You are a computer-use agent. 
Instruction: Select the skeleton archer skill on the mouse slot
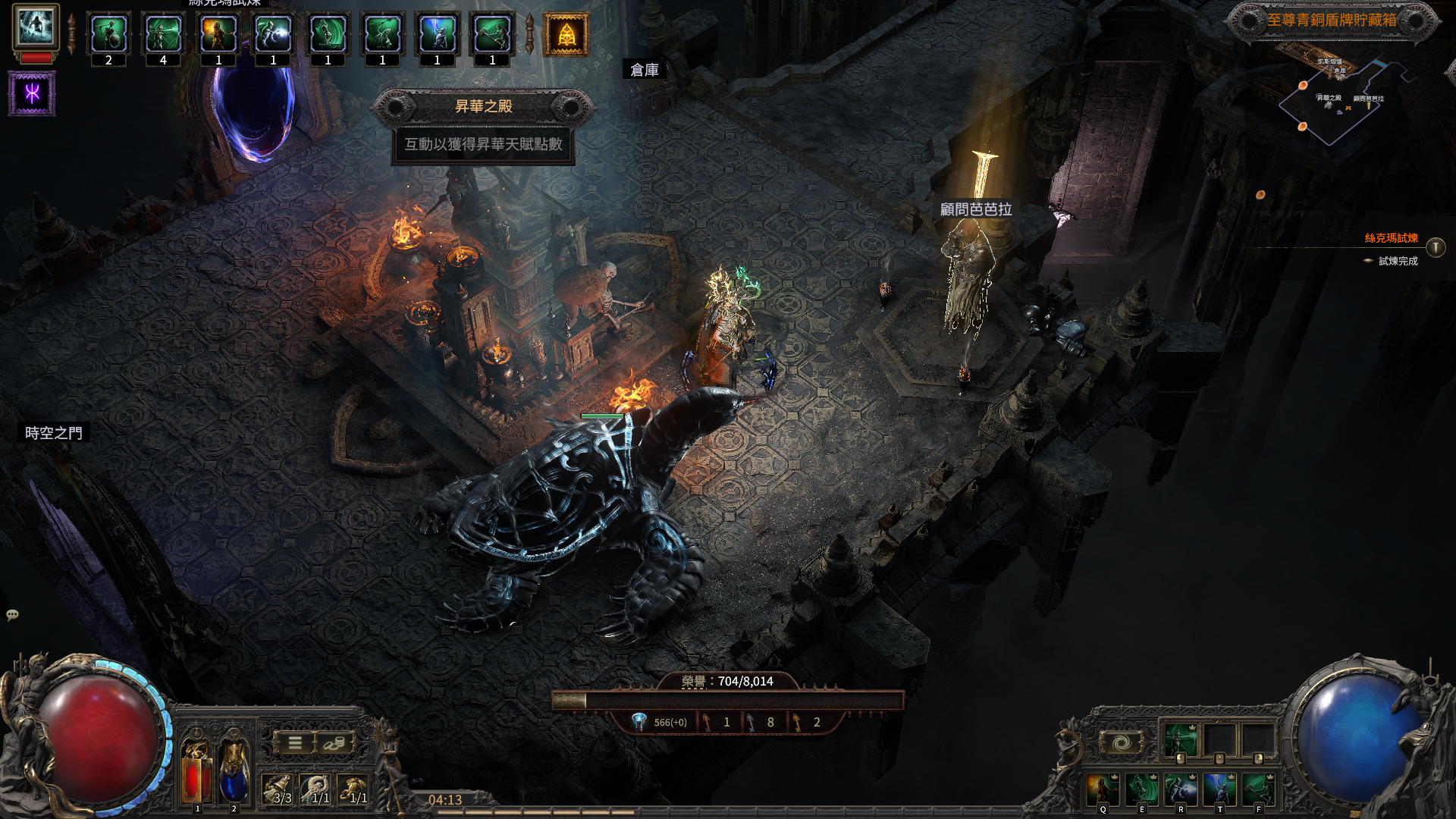1180,741
